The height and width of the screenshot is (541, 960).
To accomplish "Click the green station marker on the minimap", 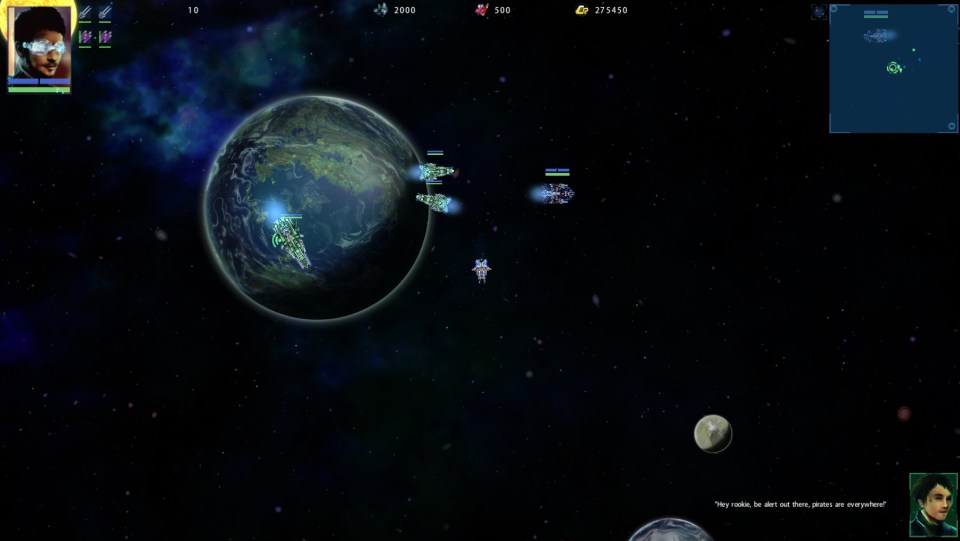I will tap(895, 68).
